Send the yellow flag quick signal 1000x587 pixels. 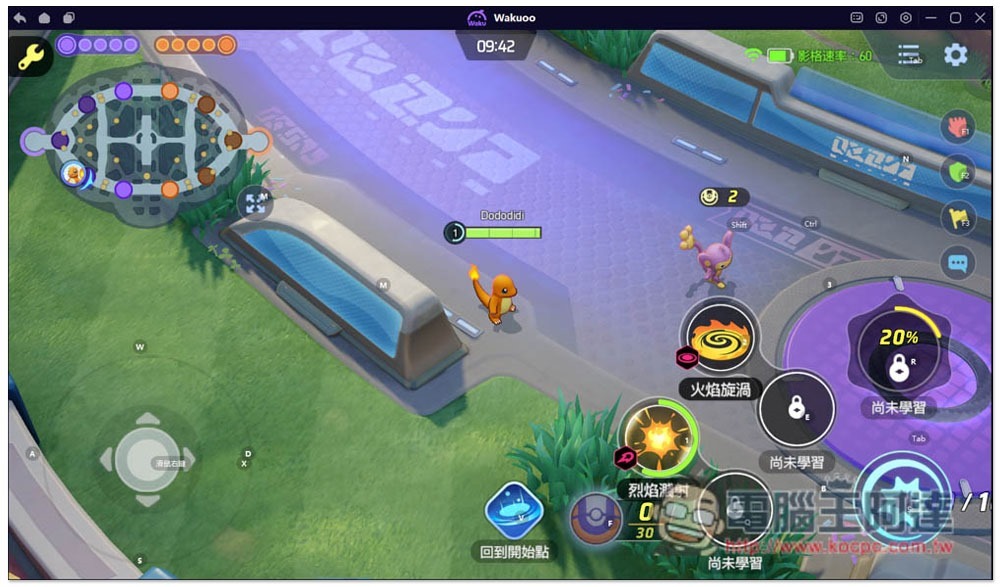point(957,218)
